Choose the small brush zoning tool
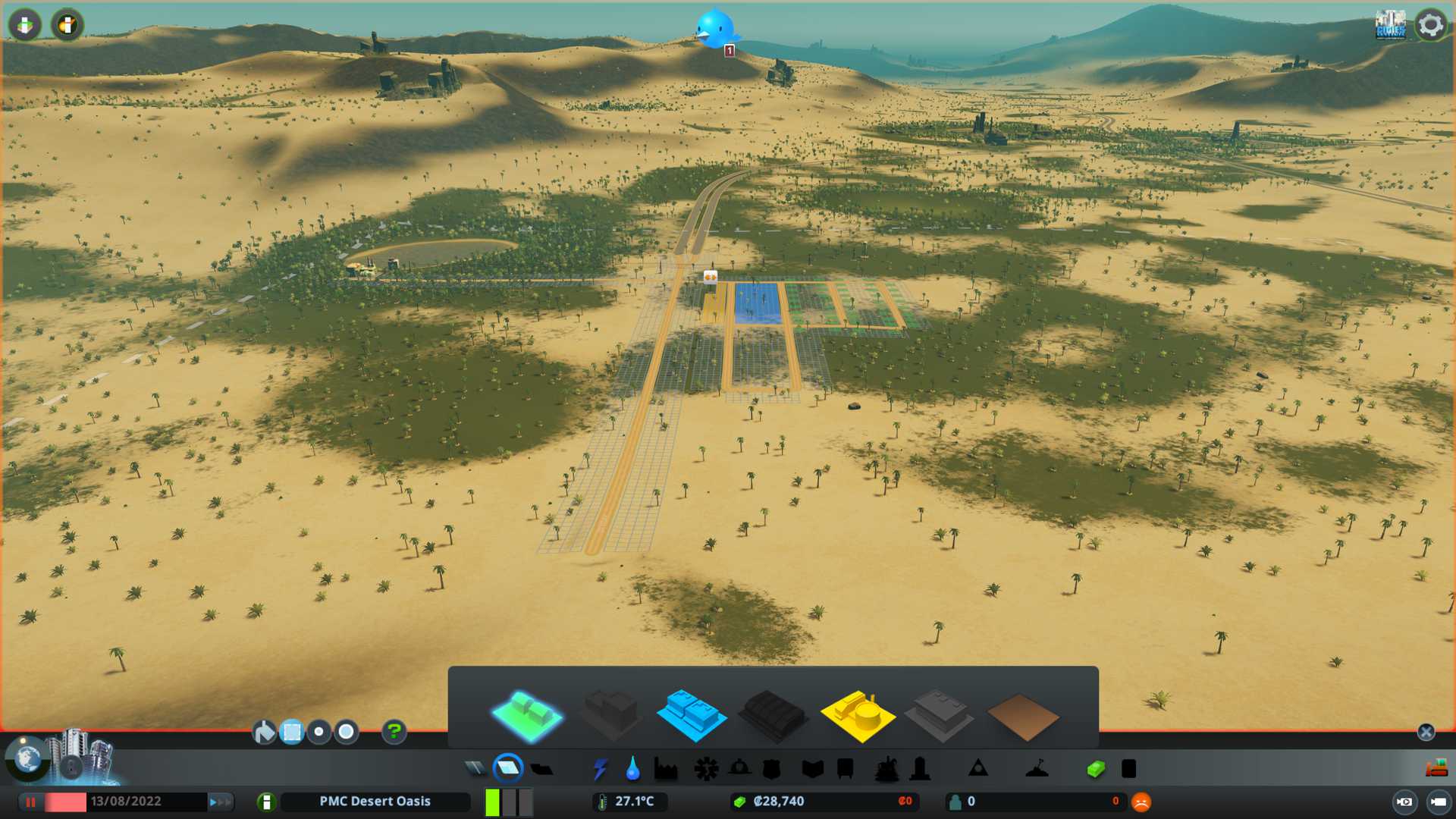 click(319, 732)
